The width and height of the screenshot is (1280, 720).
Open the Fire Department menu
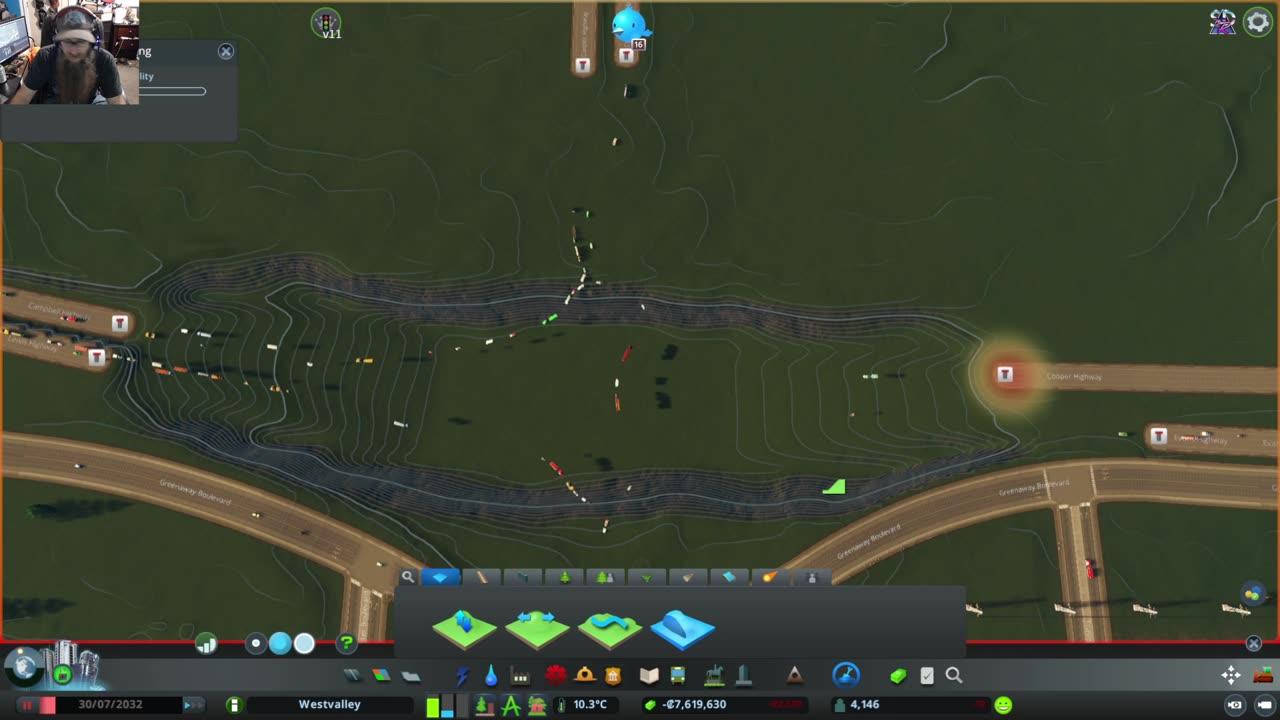[x=584, y=676]
